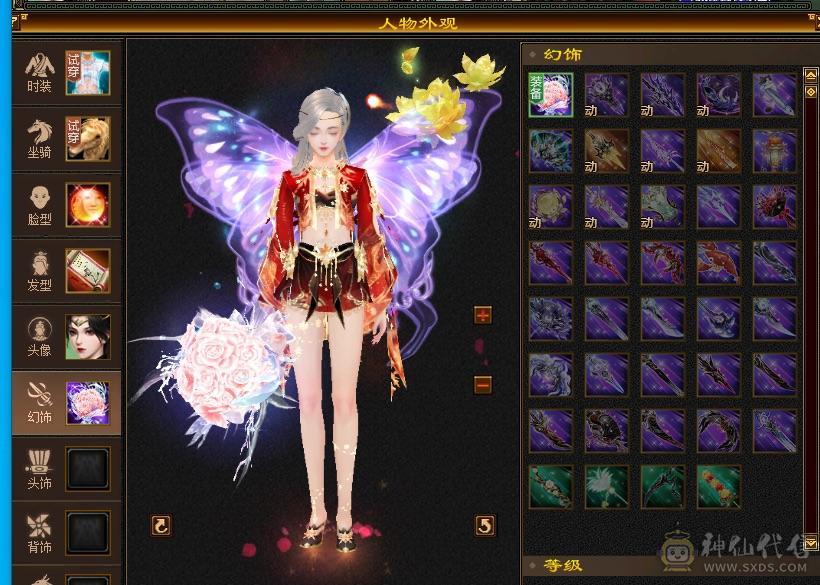Try on the golden mount preview labeled 试穿
This screenshot has height=585, width=820.
tap(88, 138)
